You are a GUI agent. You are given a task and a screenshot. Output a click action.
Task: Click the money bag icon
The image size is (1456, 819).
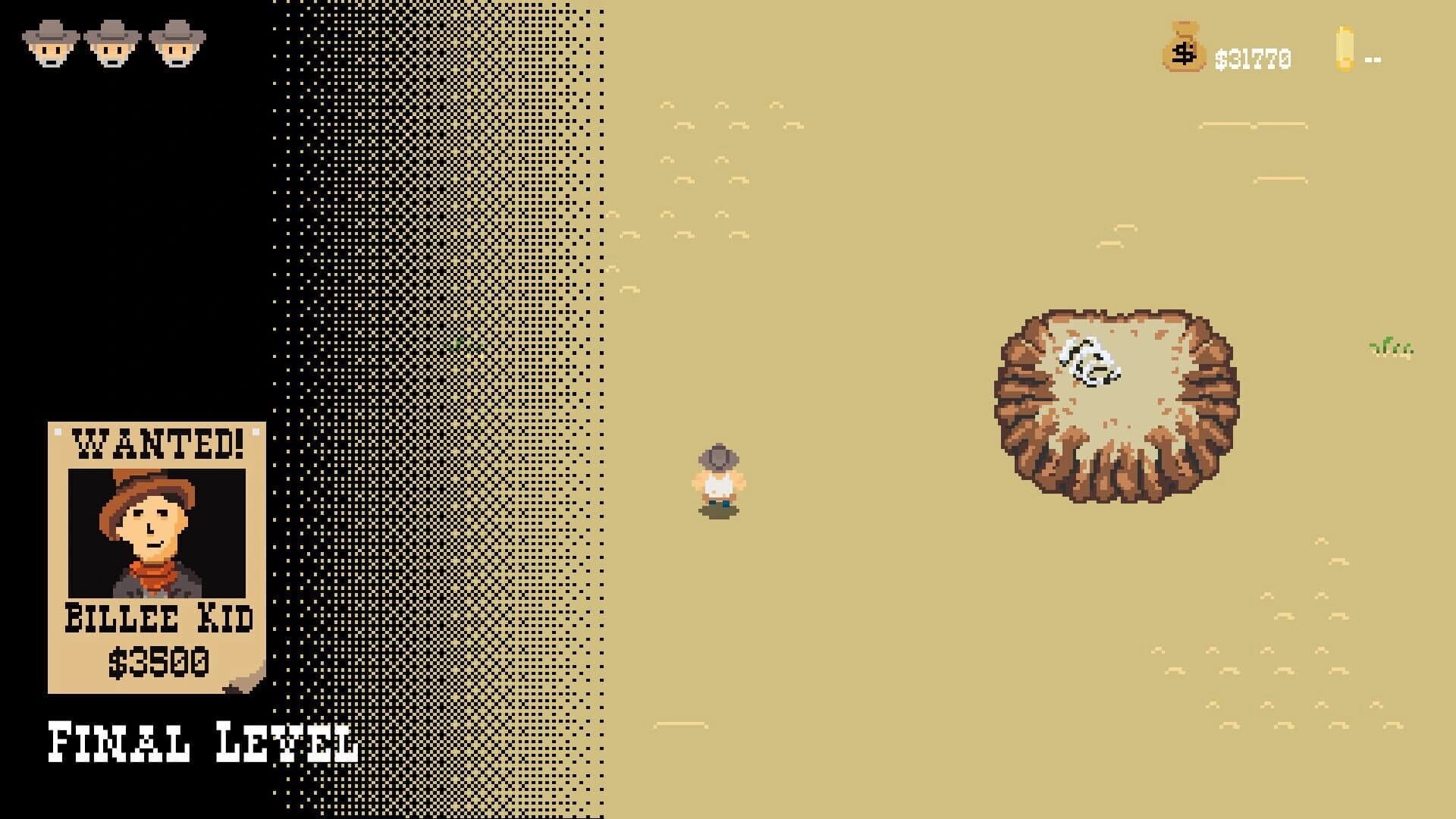pos(1183,48)
